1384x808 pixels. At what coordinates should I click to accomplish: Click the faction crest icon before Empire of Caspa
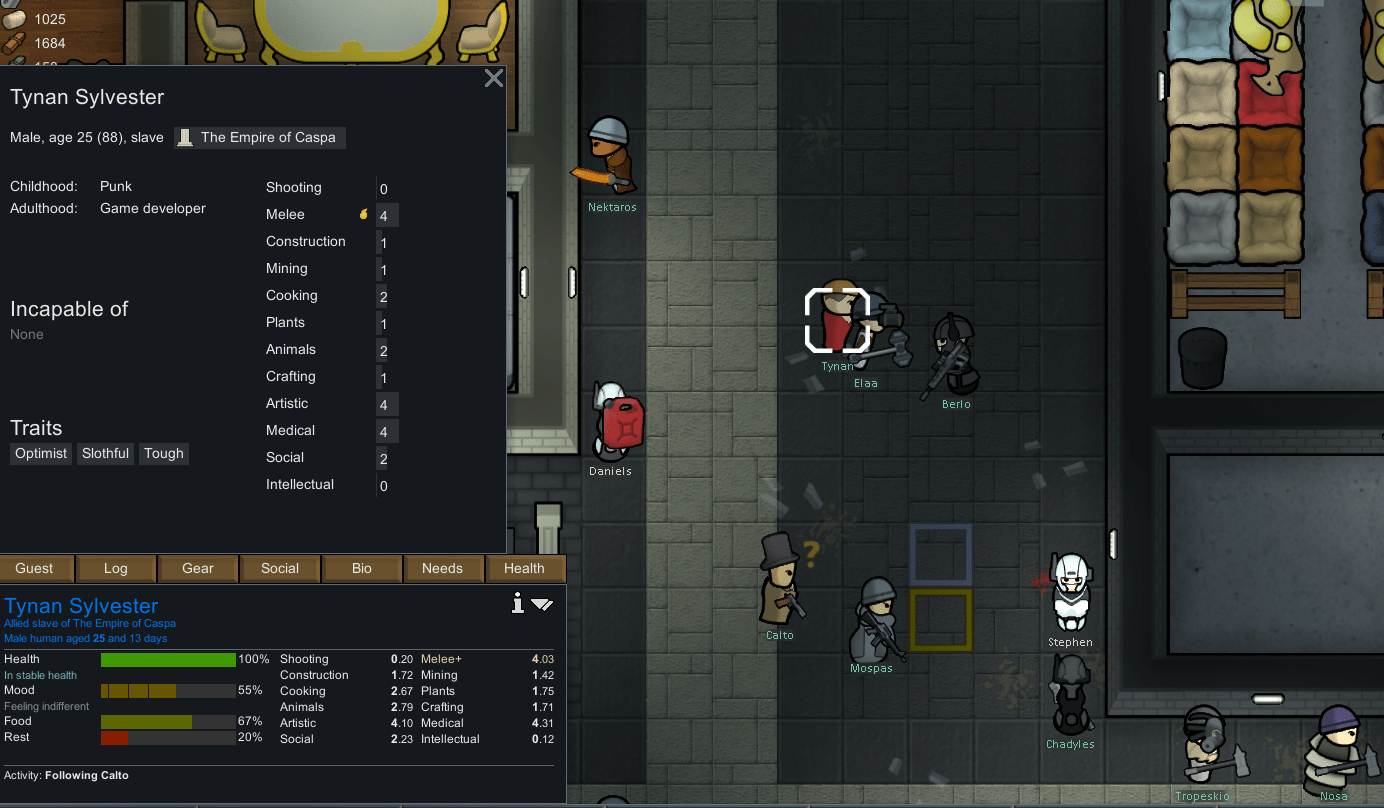(x=184, y=137)
